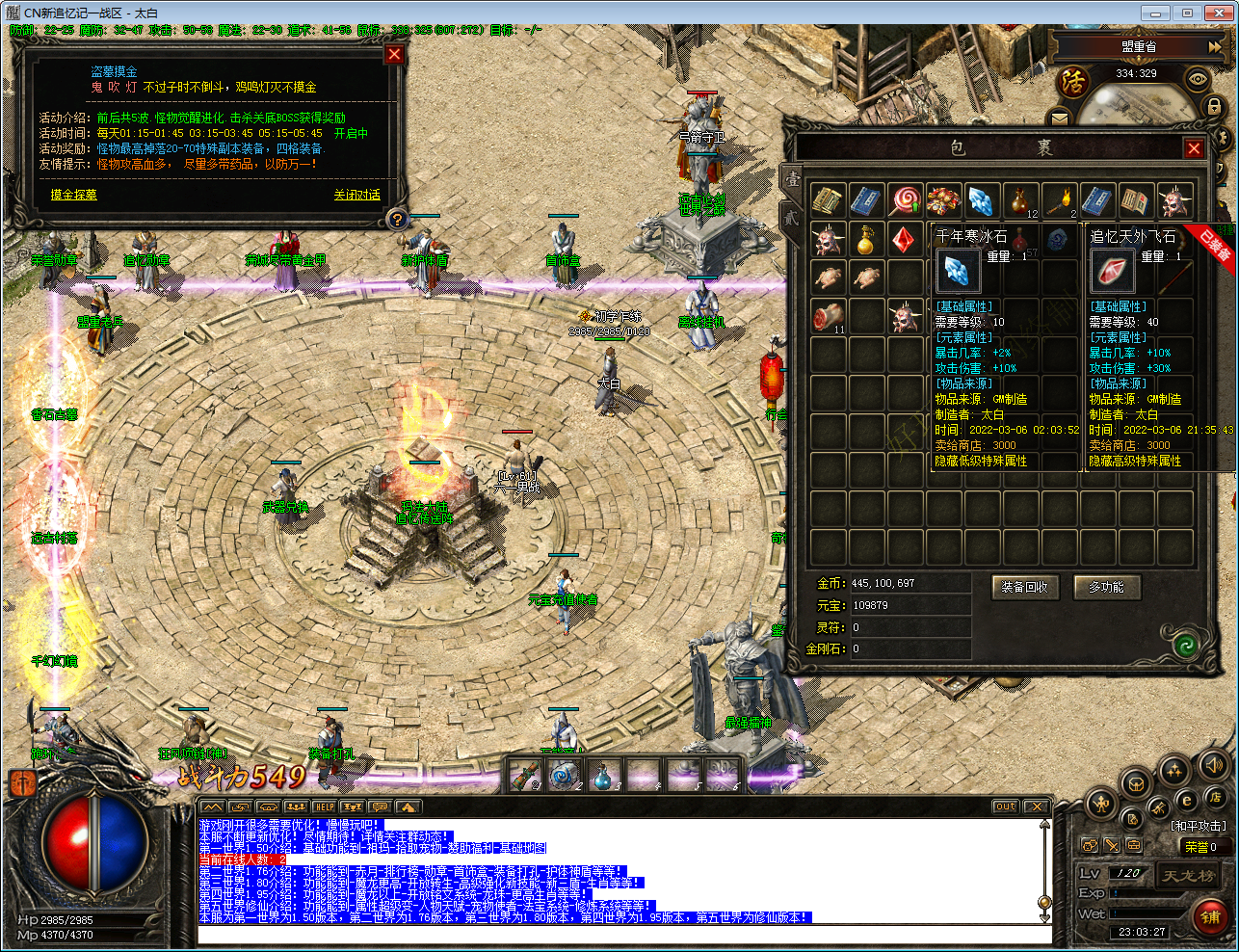Maximize the game window

(x=1187, y=13)
